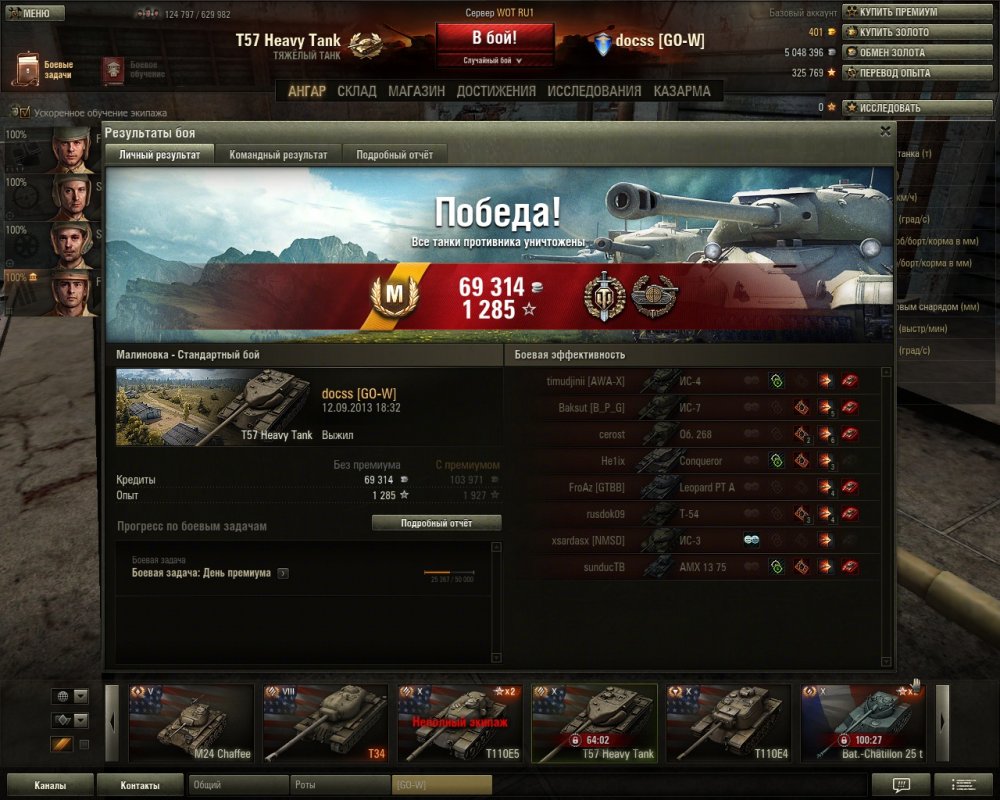Image resolution: width=1000 pixels, height=800 pixels.
Task: Choose the T110E4 tank from the carousel
Action: pos(728,723)
